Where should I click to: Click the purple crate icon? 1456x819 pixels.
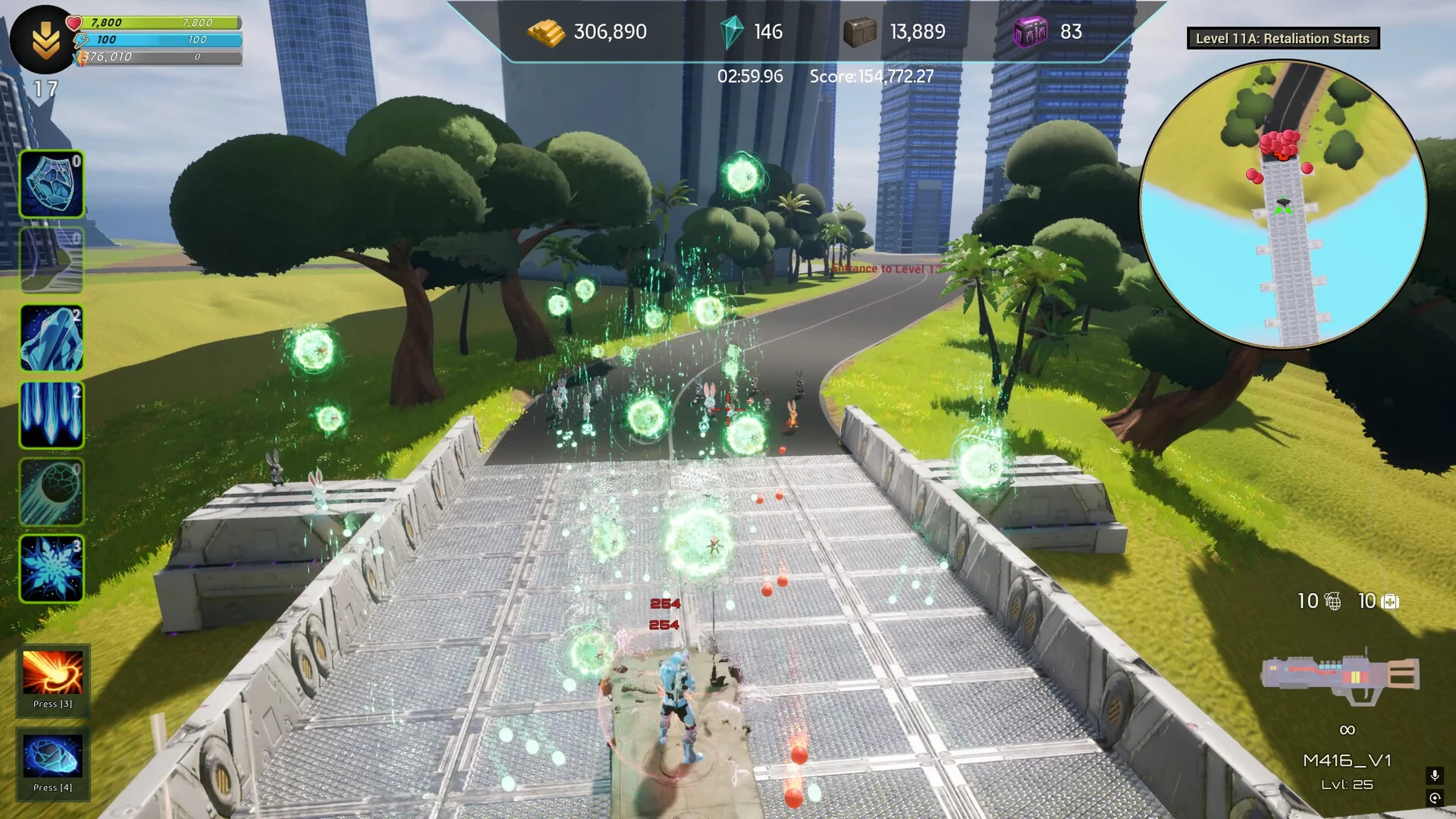pos(1031,33)
